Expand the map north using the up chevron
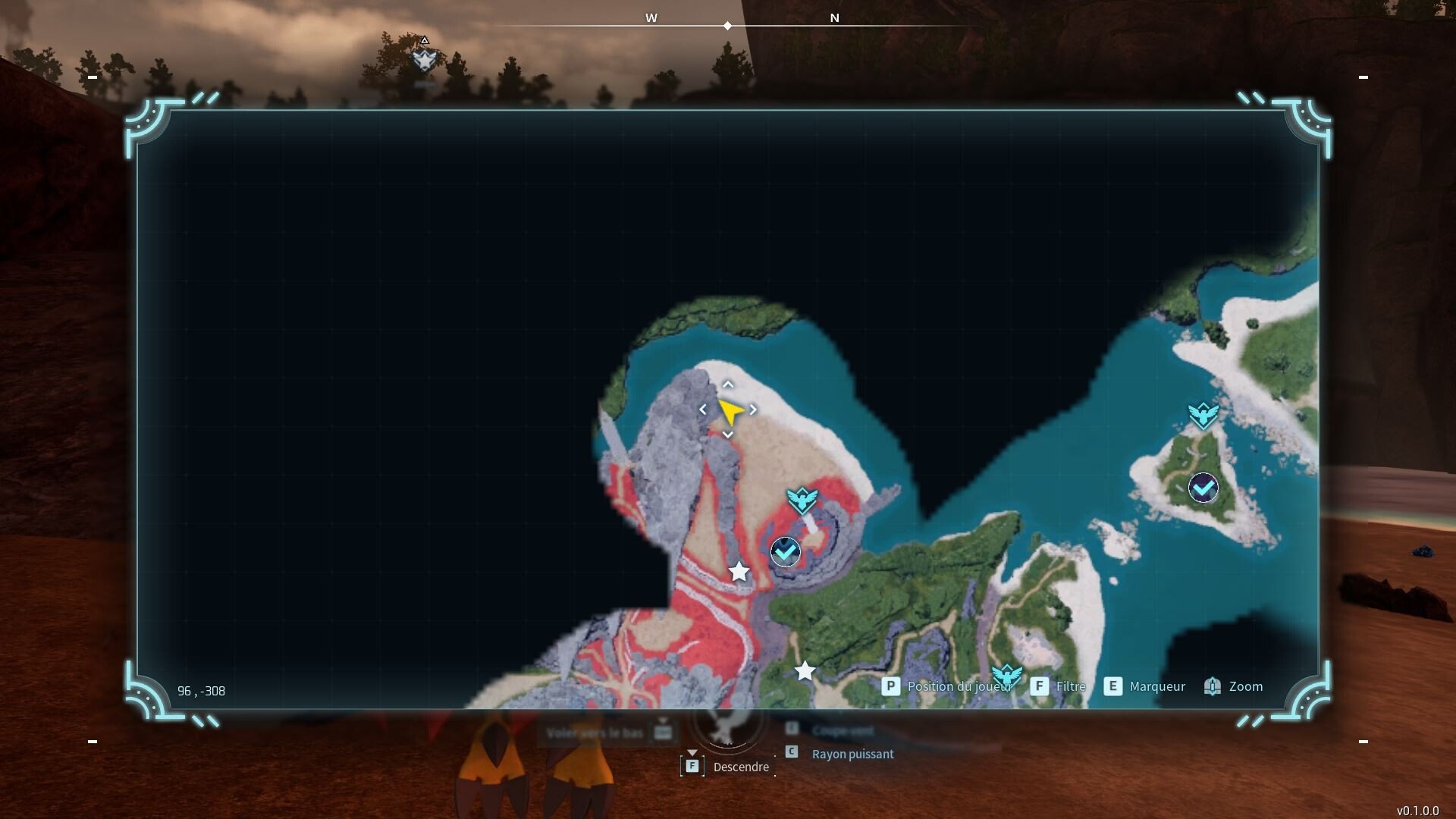 (x=728, y=384)
